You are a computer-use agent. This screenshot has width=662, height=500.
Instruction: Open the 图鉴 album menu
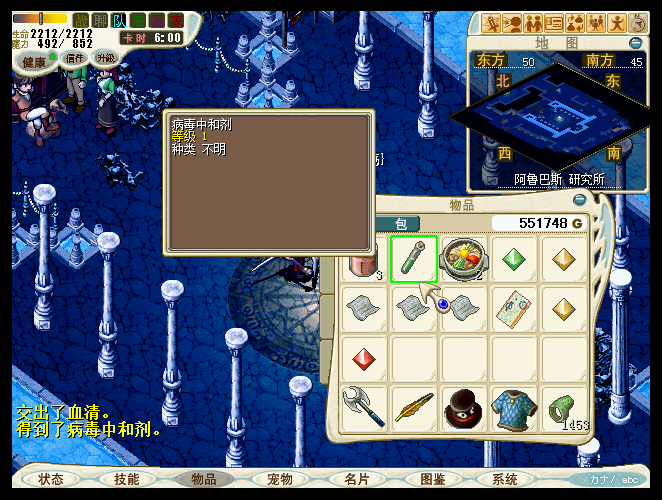(x=432, y=479)
